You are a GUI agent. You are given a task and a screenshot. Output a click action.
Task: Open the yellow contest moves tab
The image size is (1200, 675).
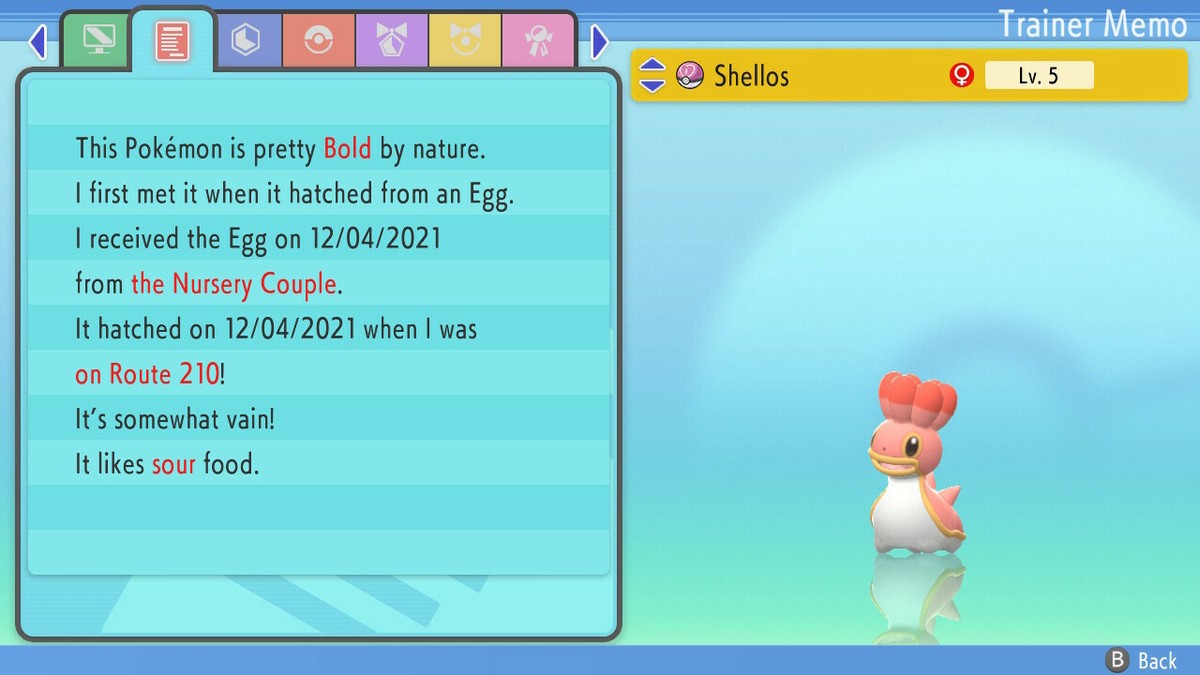pyautogui.click(x=465, y=40)
